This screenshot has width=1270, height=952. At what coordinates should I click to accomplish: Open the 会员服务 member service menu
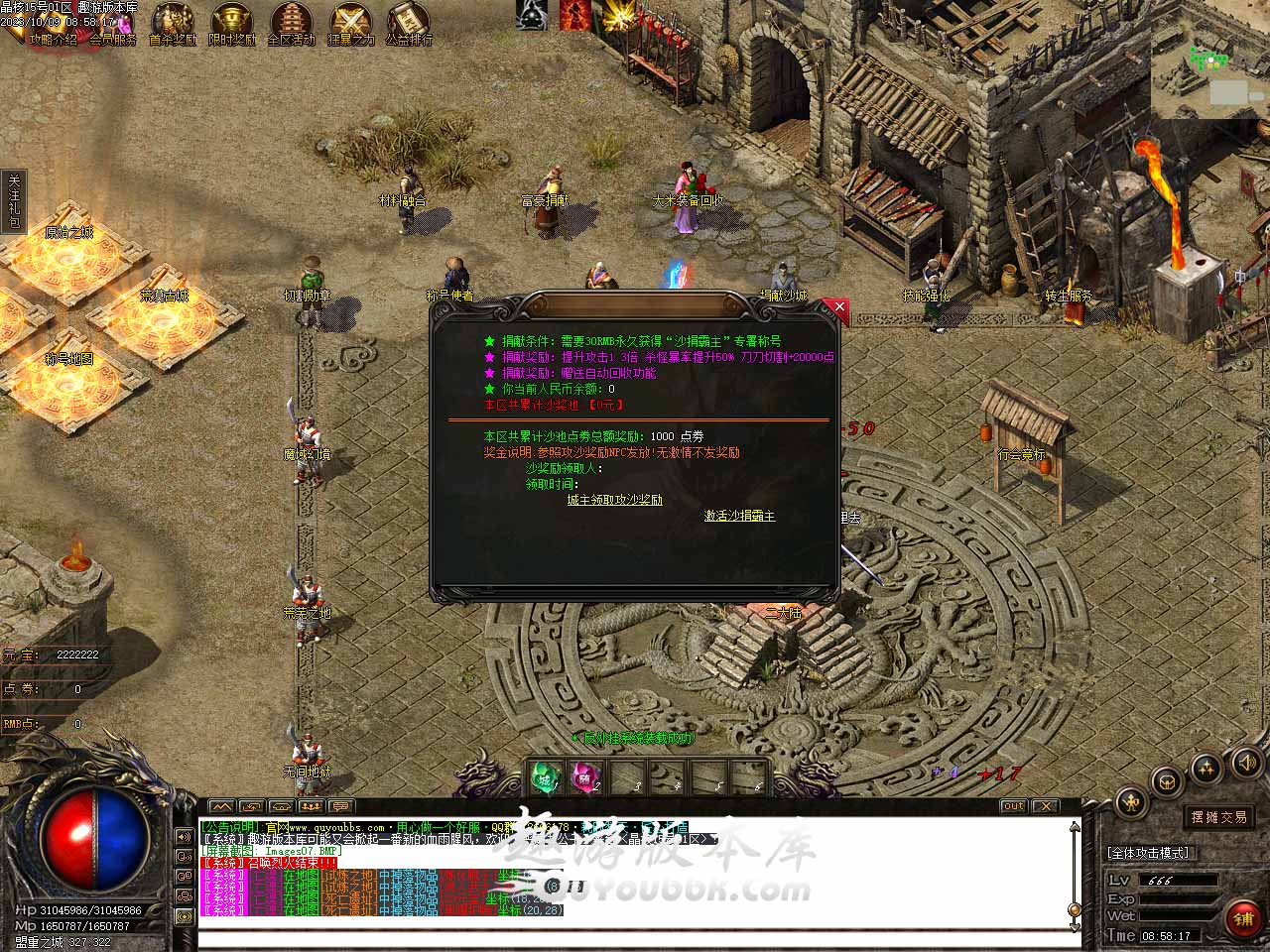pos(113,40)
